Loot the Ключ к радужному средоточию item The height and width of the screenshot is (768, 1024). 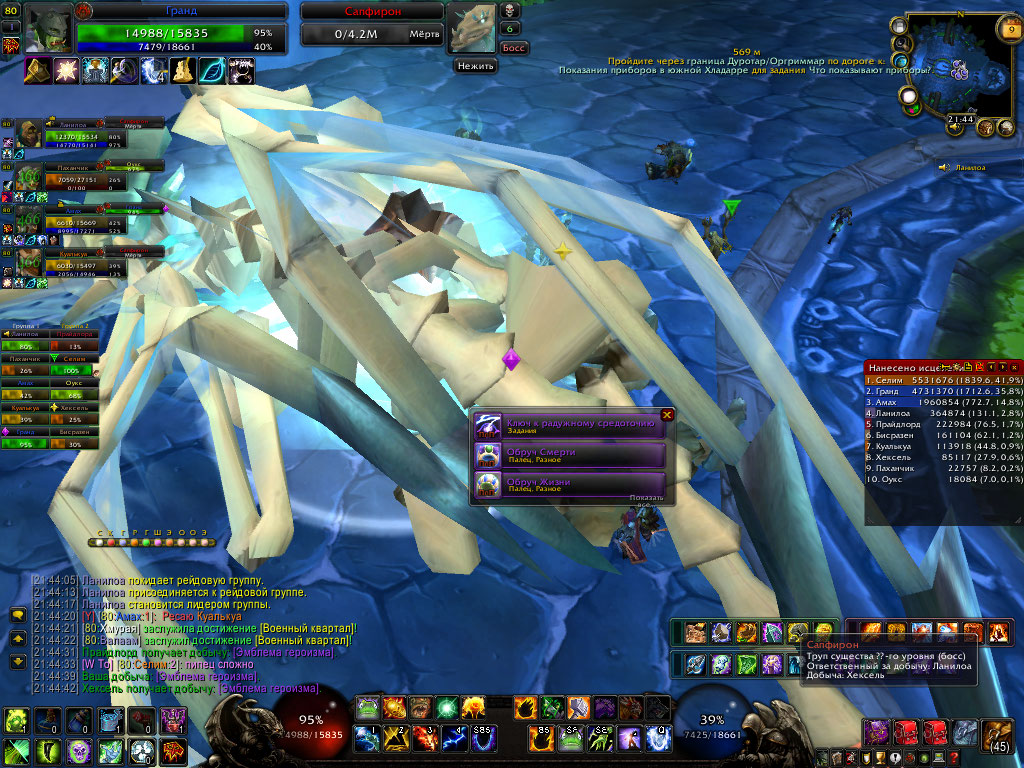coord(580,426)
